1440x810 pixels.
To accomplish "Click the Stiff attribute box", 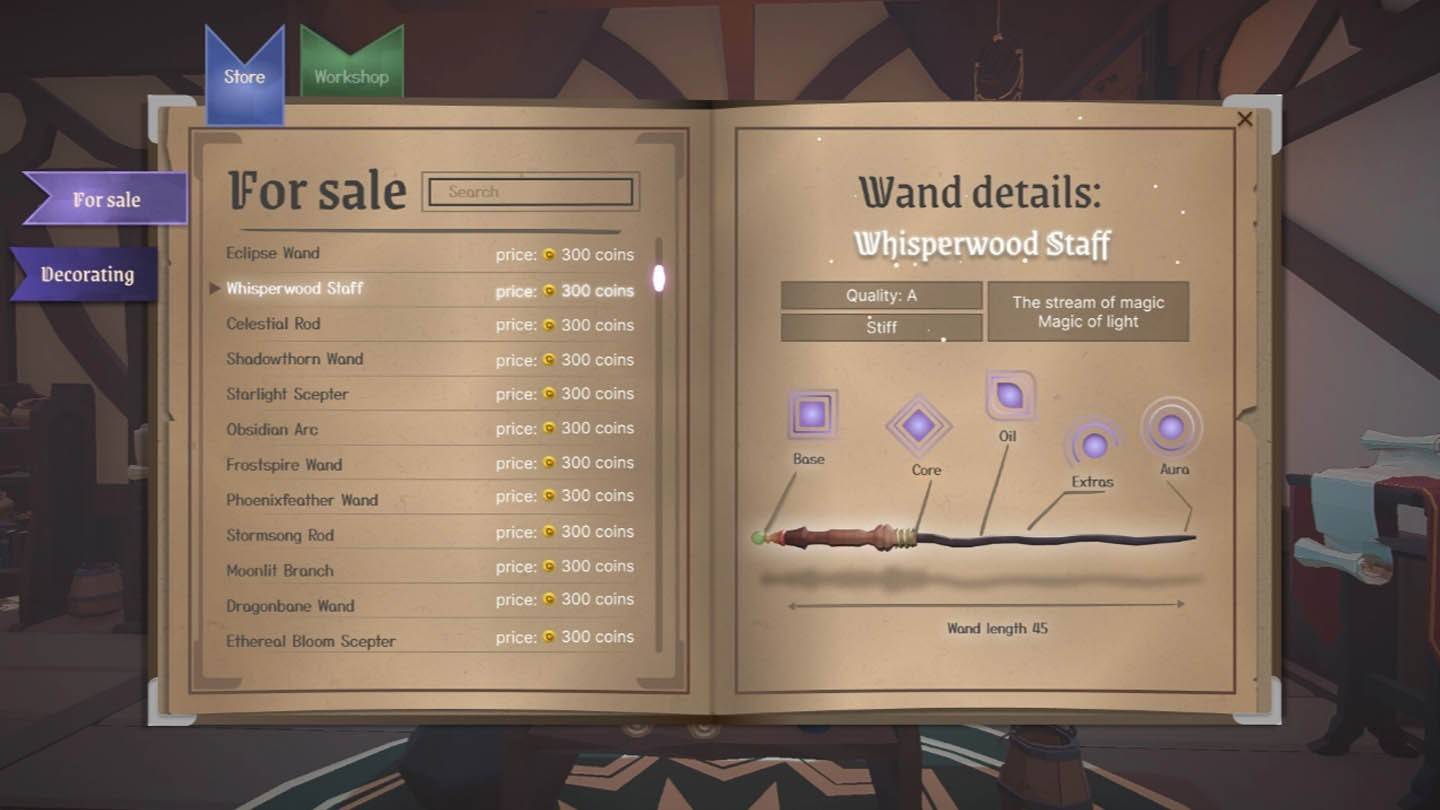I will point(881,326).
